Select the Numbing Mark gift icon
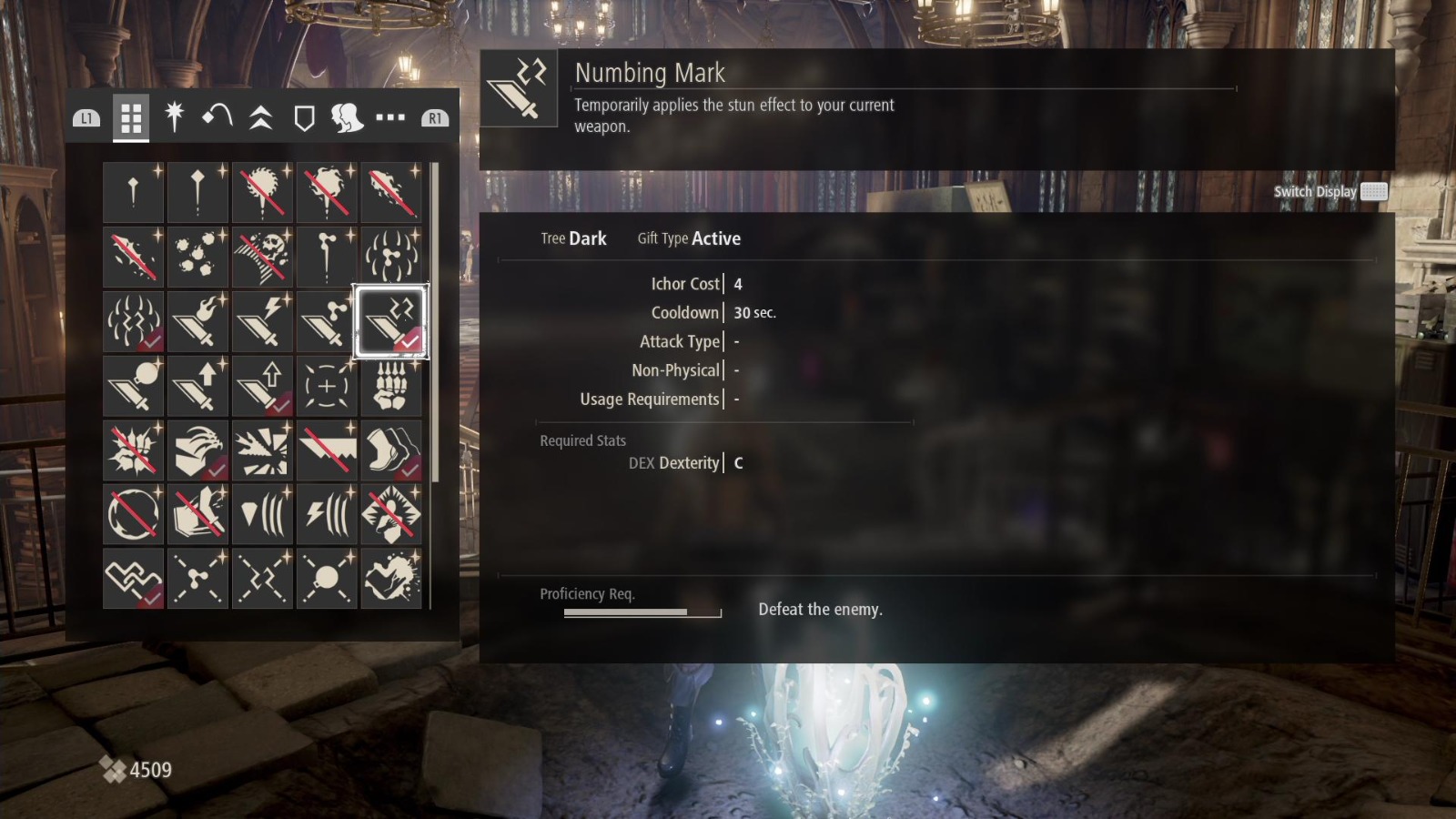 pyautogui.click(x=391, y=320)
